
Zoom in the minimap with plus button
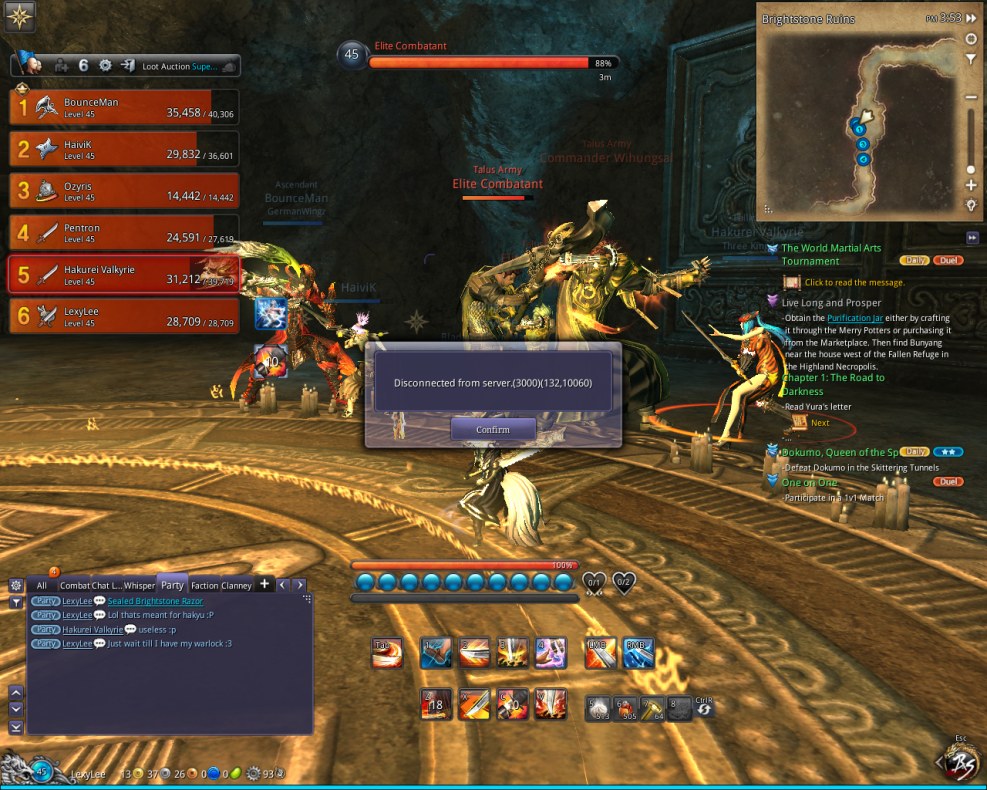coord(970,186)
